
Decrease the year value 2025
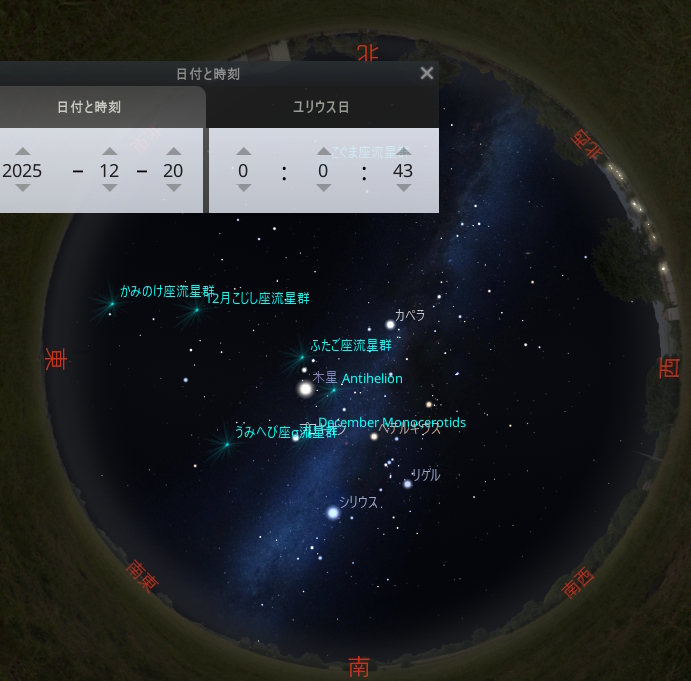coord(22,188)
